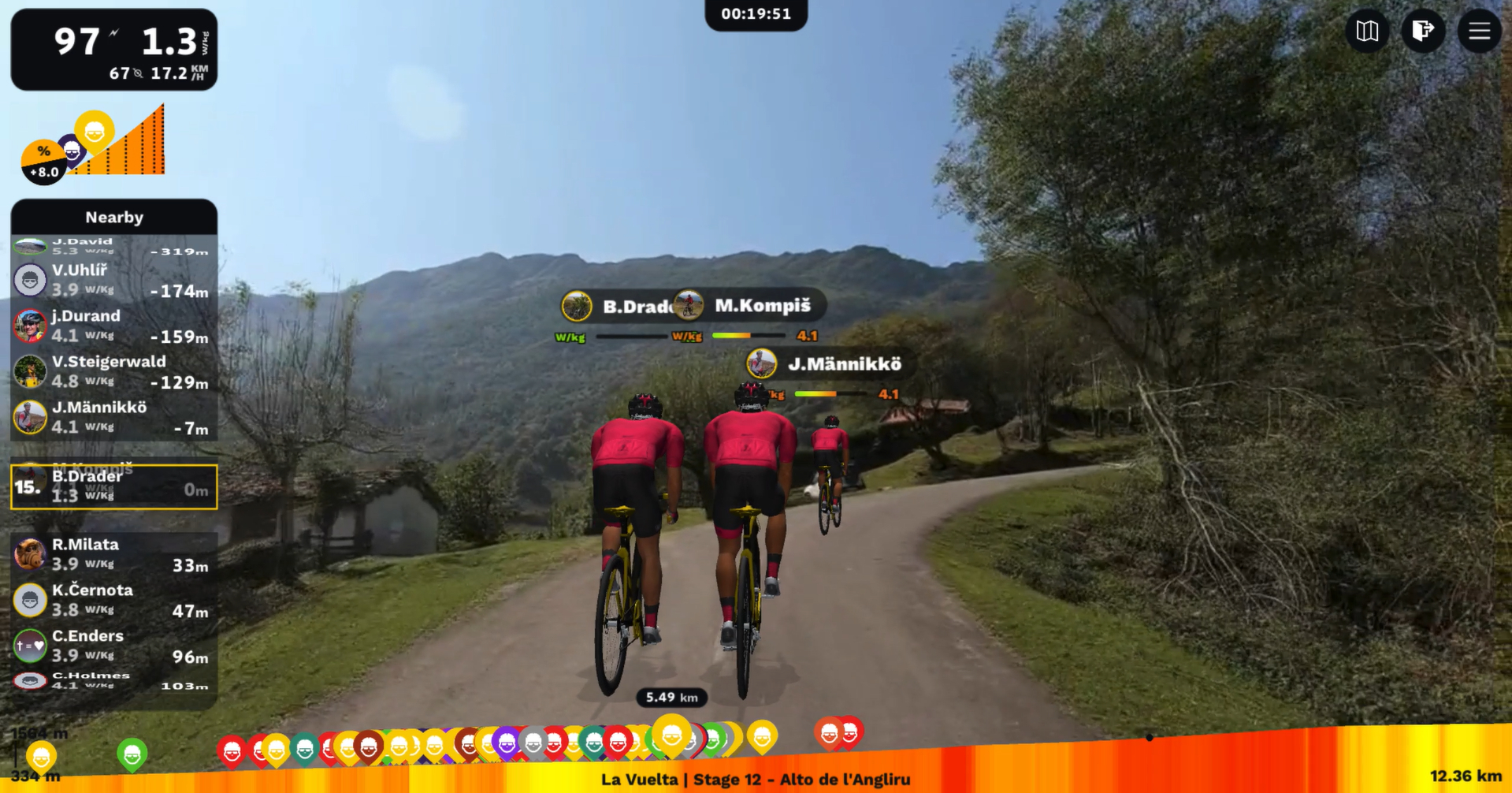Viewport: 1512px width, 793px height.
Task: Select j.Durand in the Nearby list
Action: pyautogui.click(x=114, y=326)
